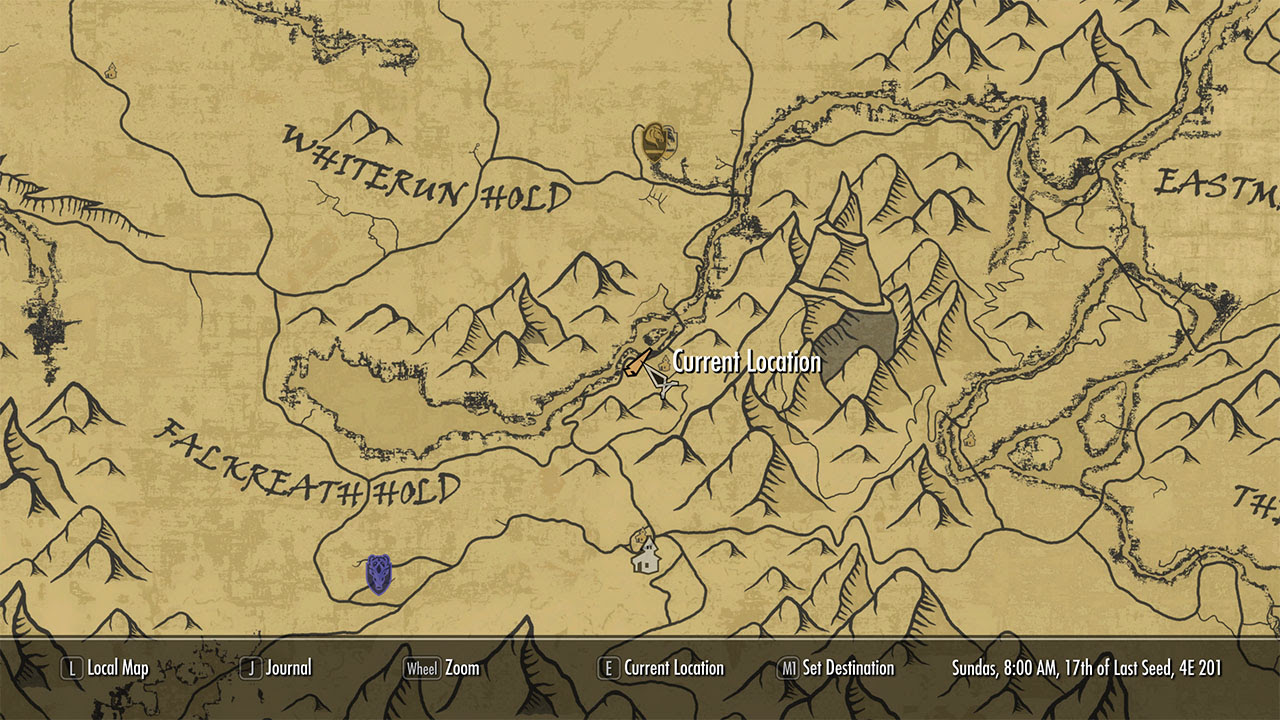The width and height of the screenshot is (1280, 720).
Task: Click the Wheel Zoom icon in the bottom bar
Action: tap(421, 668)
